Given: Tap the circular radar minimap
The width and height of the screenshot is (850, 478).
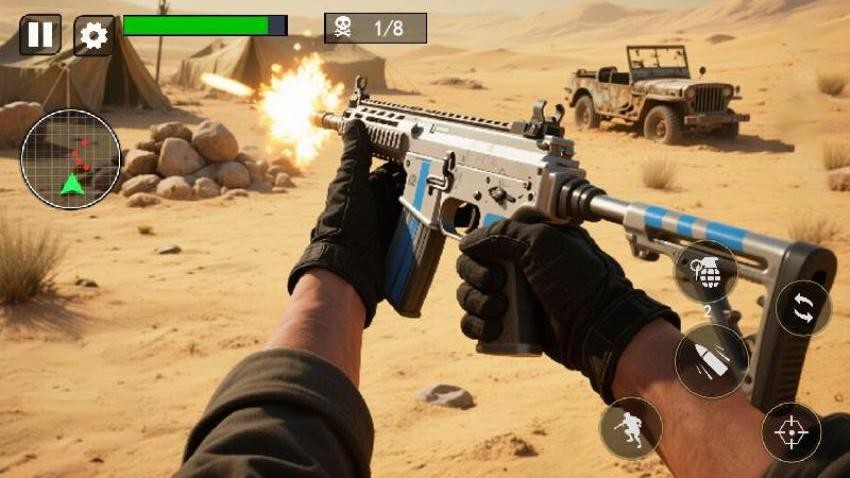Looking at the screenshot, I should pyautogui.click(x=71, y=159).
